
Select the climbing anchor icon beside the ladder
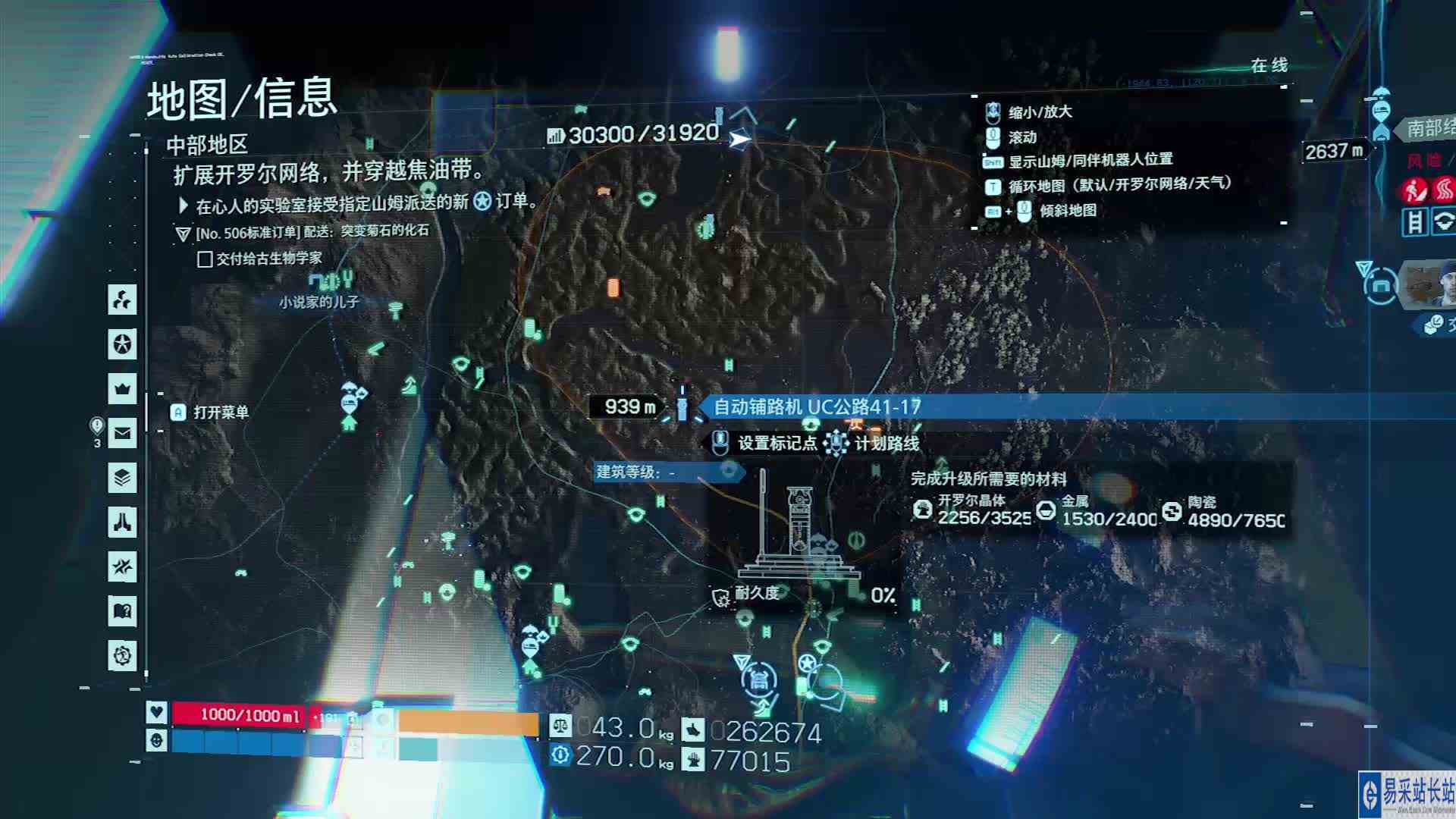[x=1443, y=222]
